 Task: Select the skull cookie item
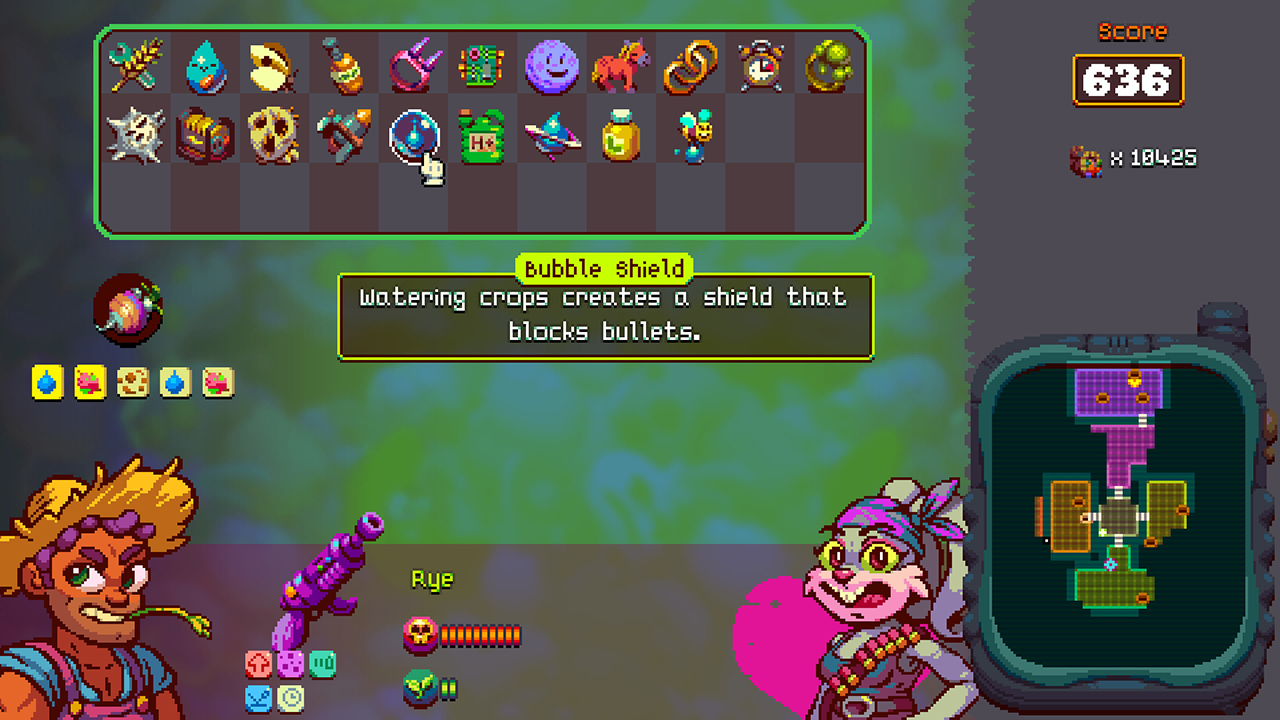(x=274, y=136)
